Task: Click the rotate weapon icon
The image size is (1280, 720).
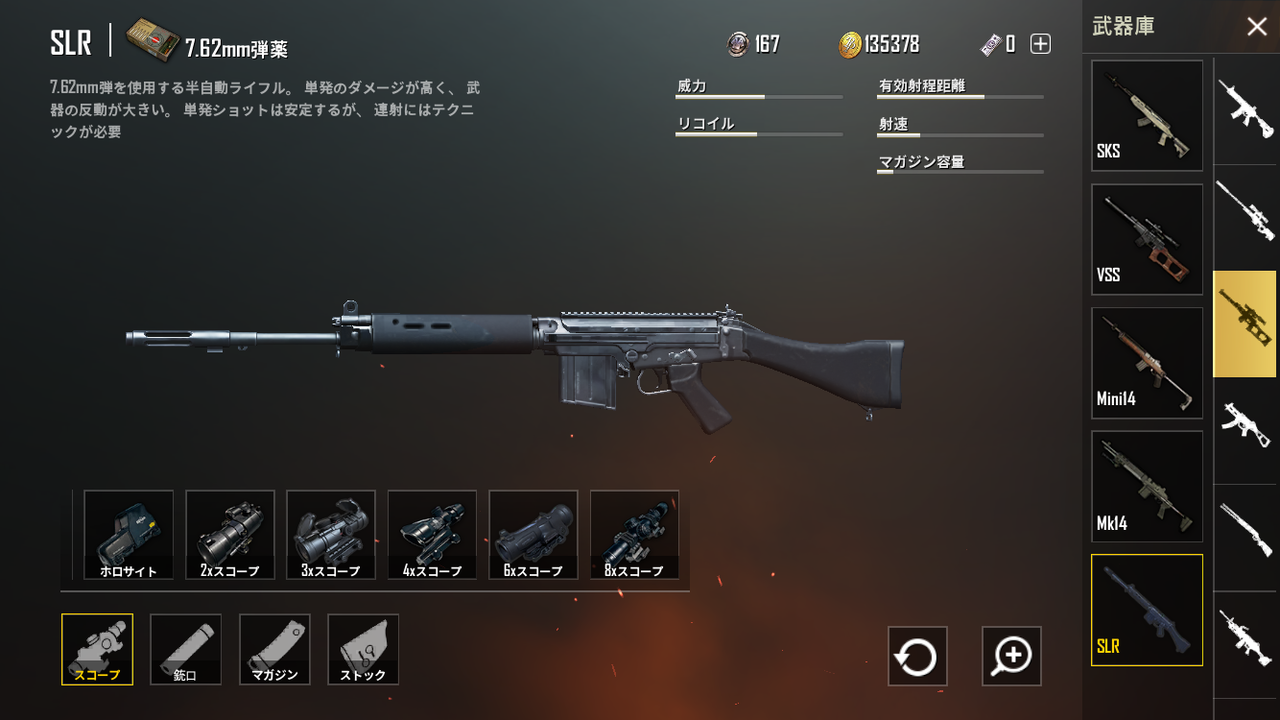Action: pos(916,656)
